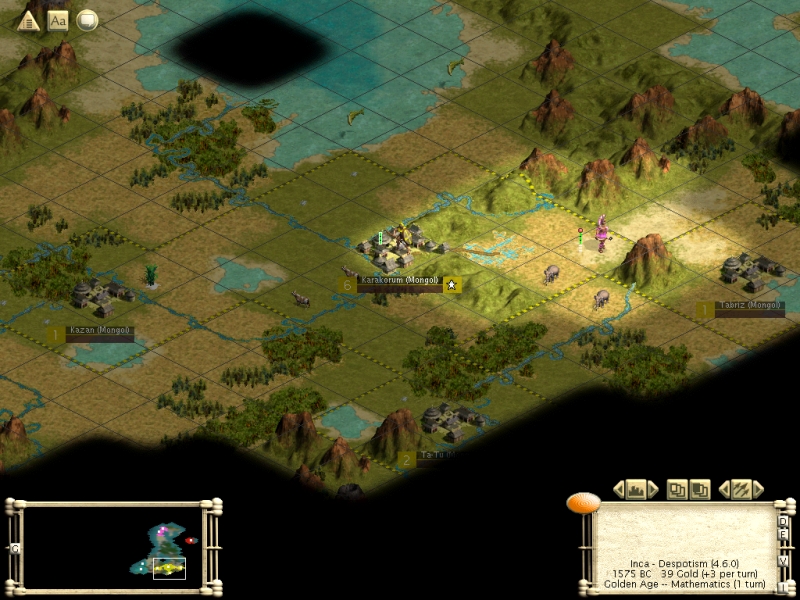The image size is (800, 600).
Task: Open the main menu triangle button
Action: tap(29, 20)
